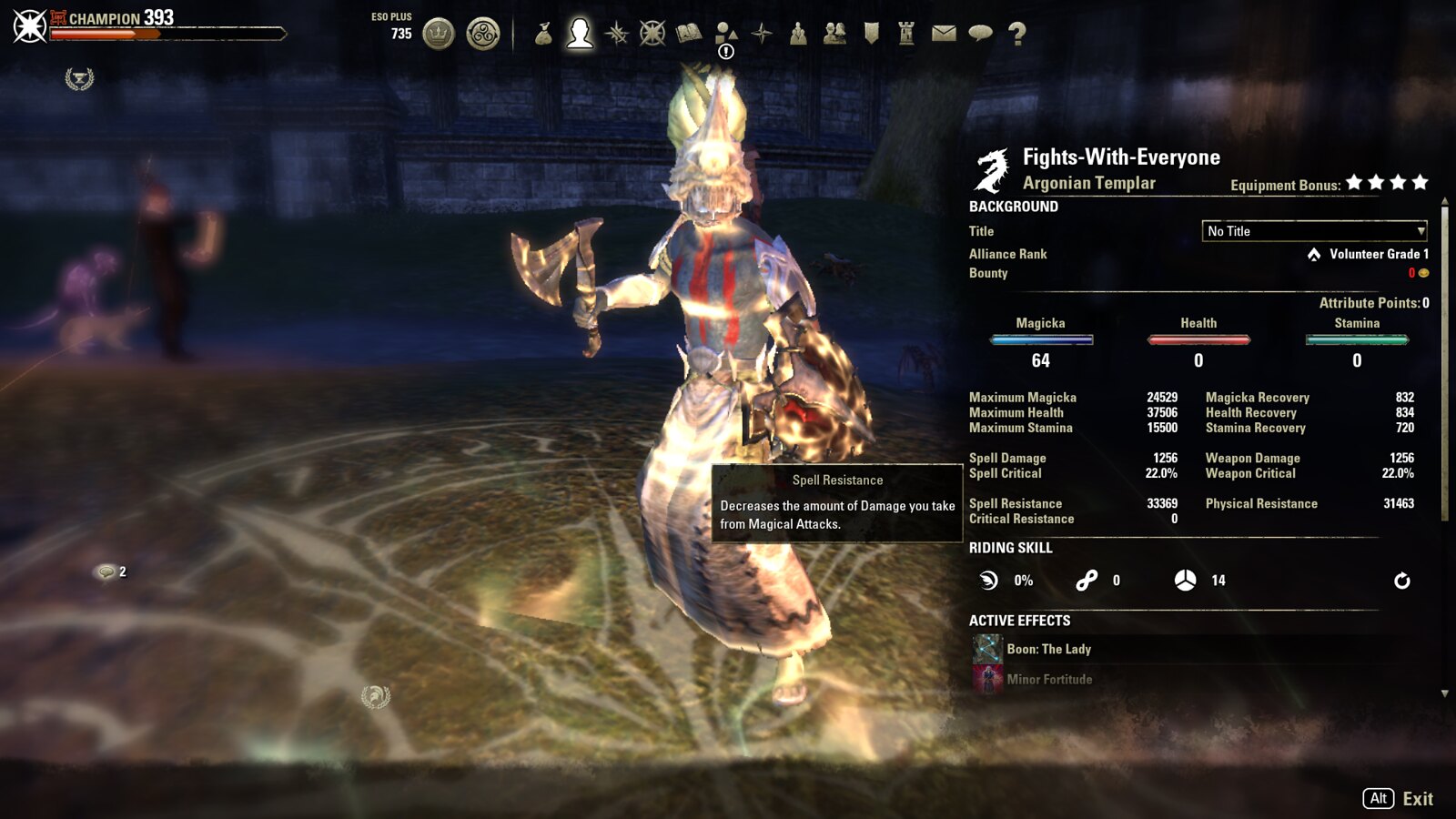Click the riding Capacity training icon
Screen dimensions: 1456x819
click(x=1186, y=580)
